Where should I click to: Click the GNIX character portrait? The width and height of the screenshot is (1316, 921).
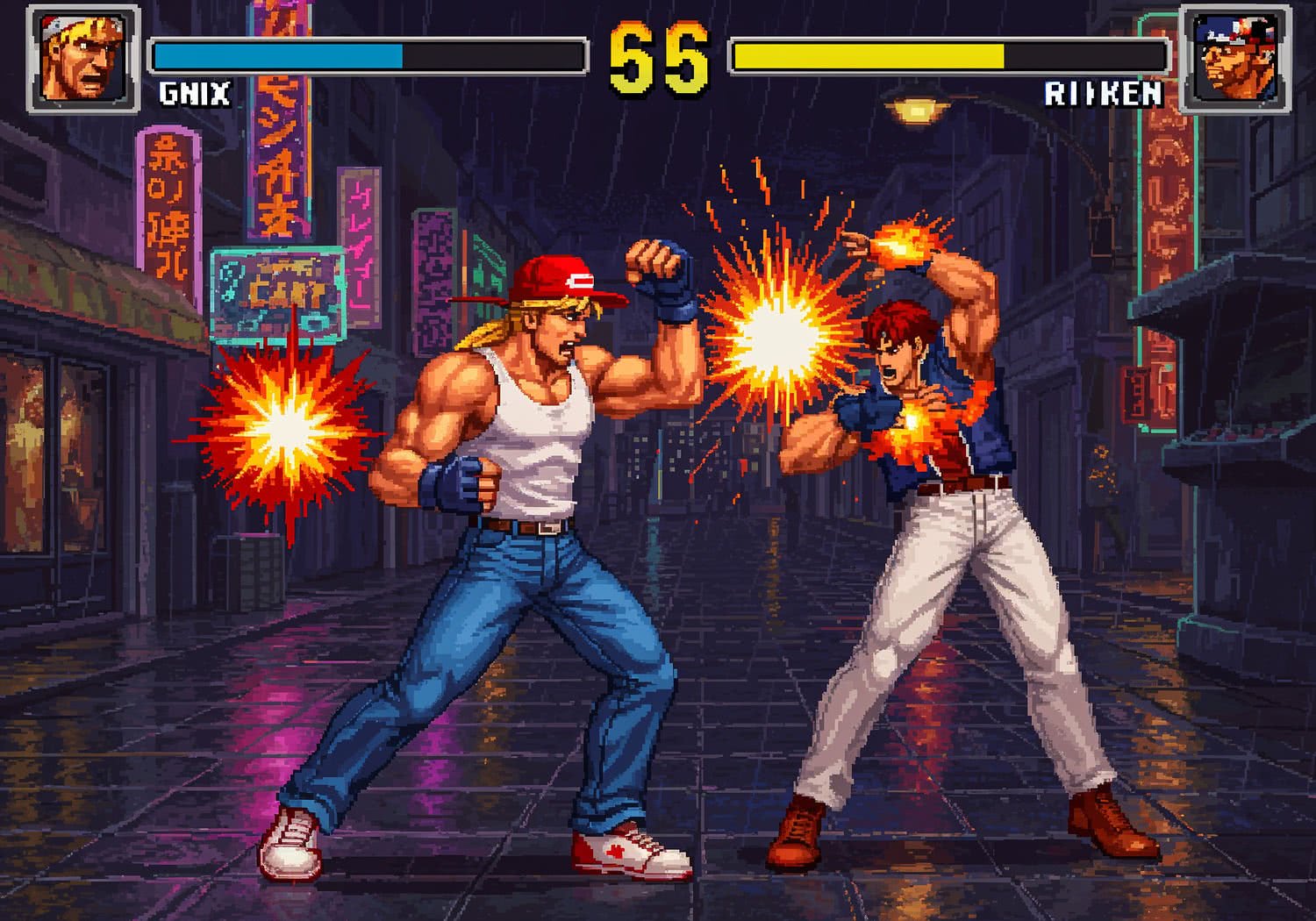(83, 57)
